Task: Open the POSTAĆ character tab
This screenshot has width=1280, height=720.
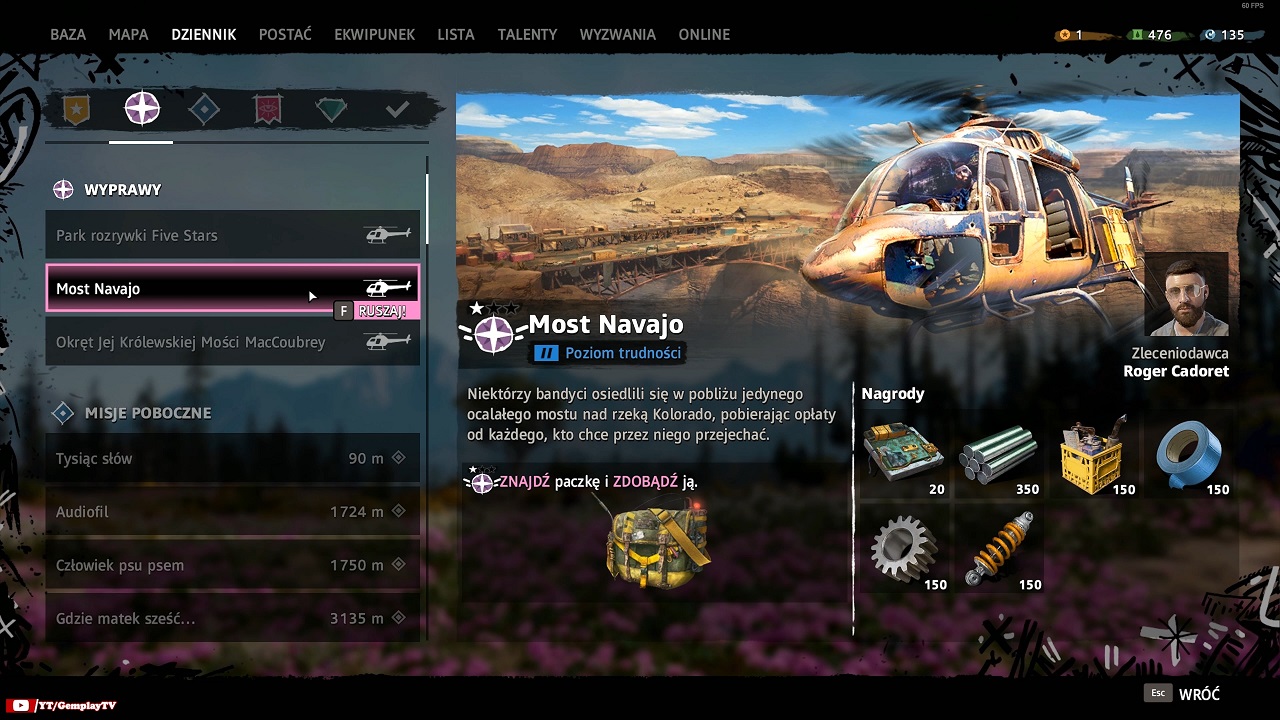Action: 285,34
